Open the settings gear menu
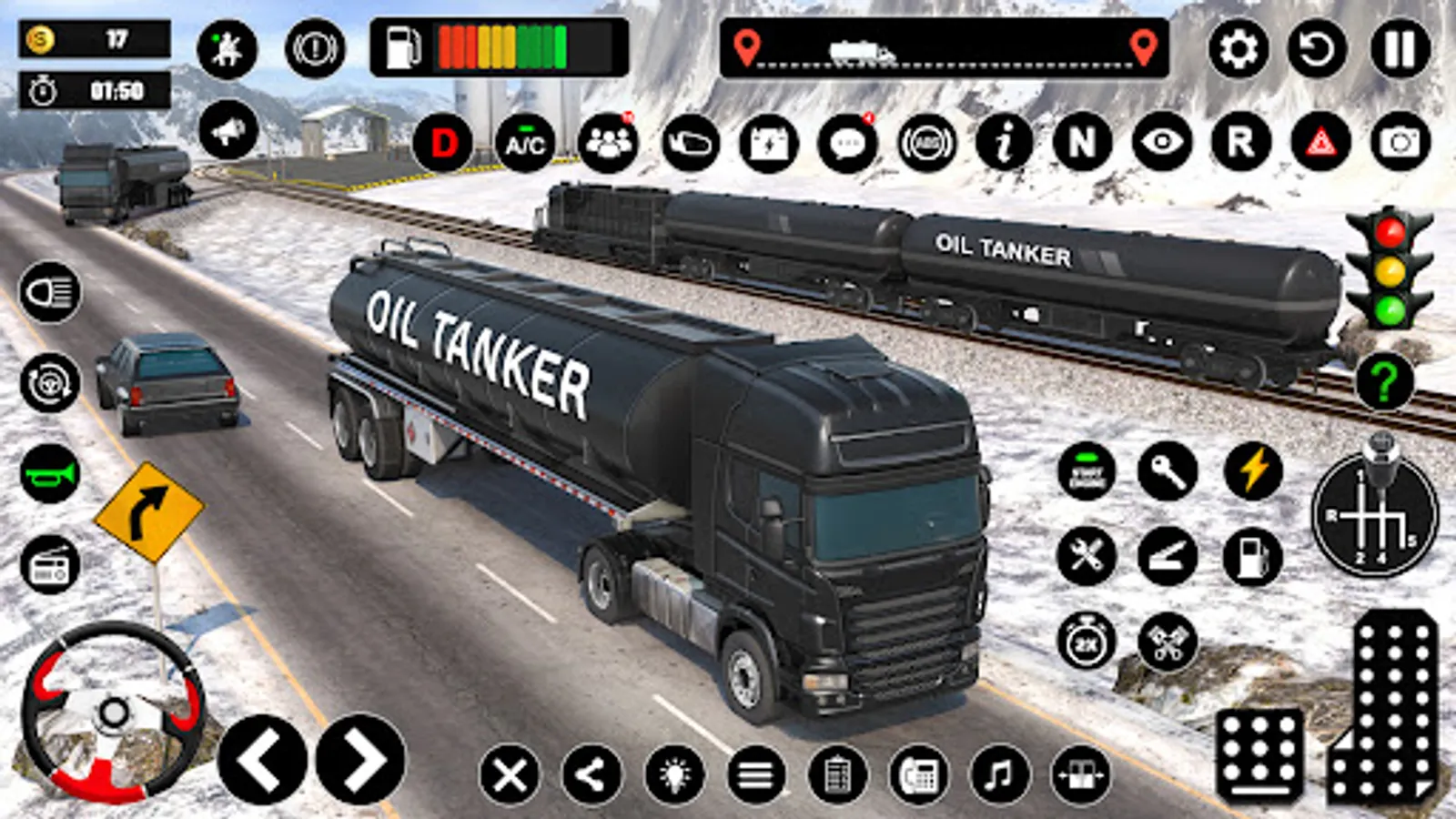 pos(1238,48)
